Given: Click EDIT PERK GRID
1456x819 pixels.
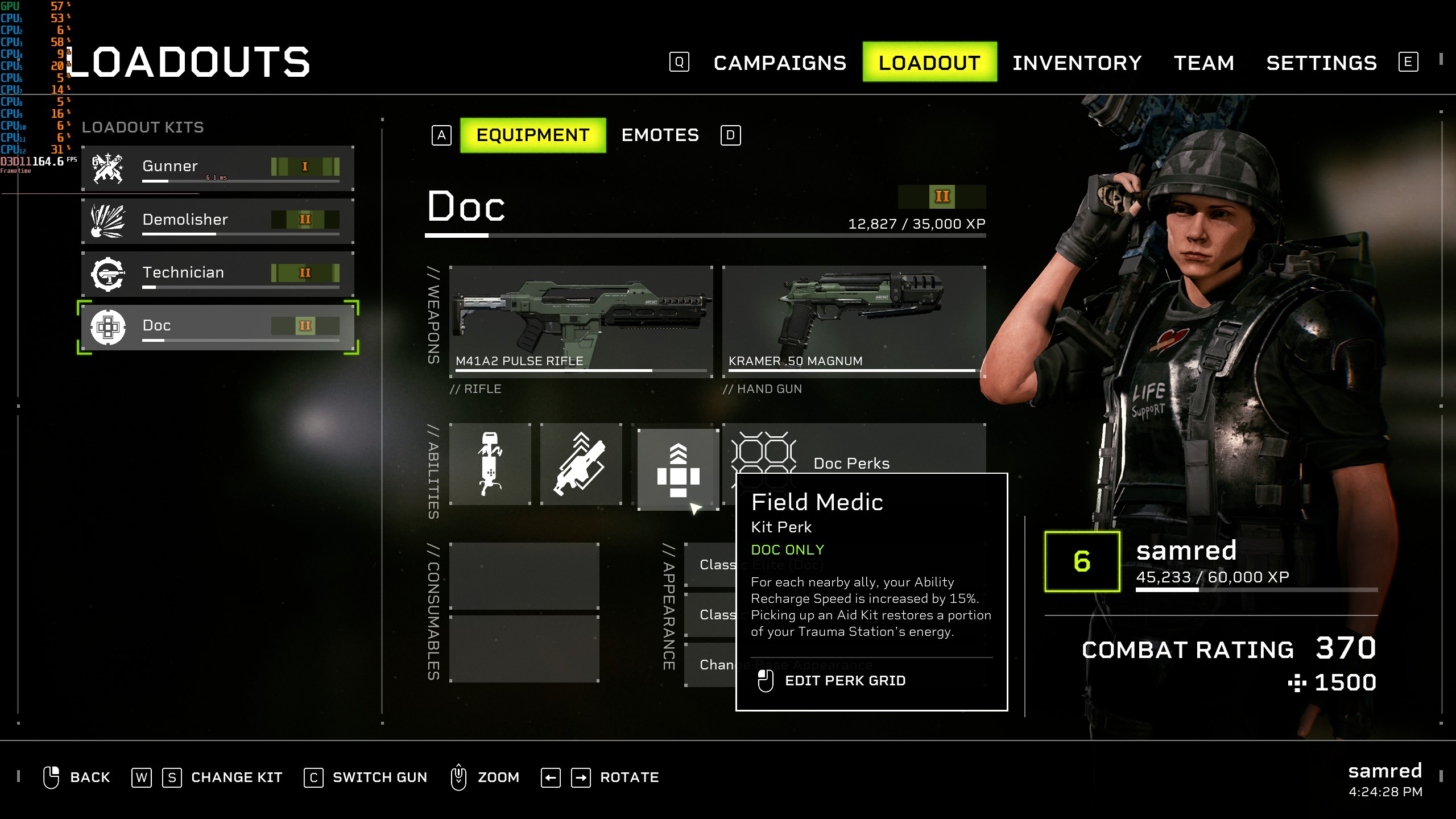Looking at the screenshot, I should pos(845,680).
